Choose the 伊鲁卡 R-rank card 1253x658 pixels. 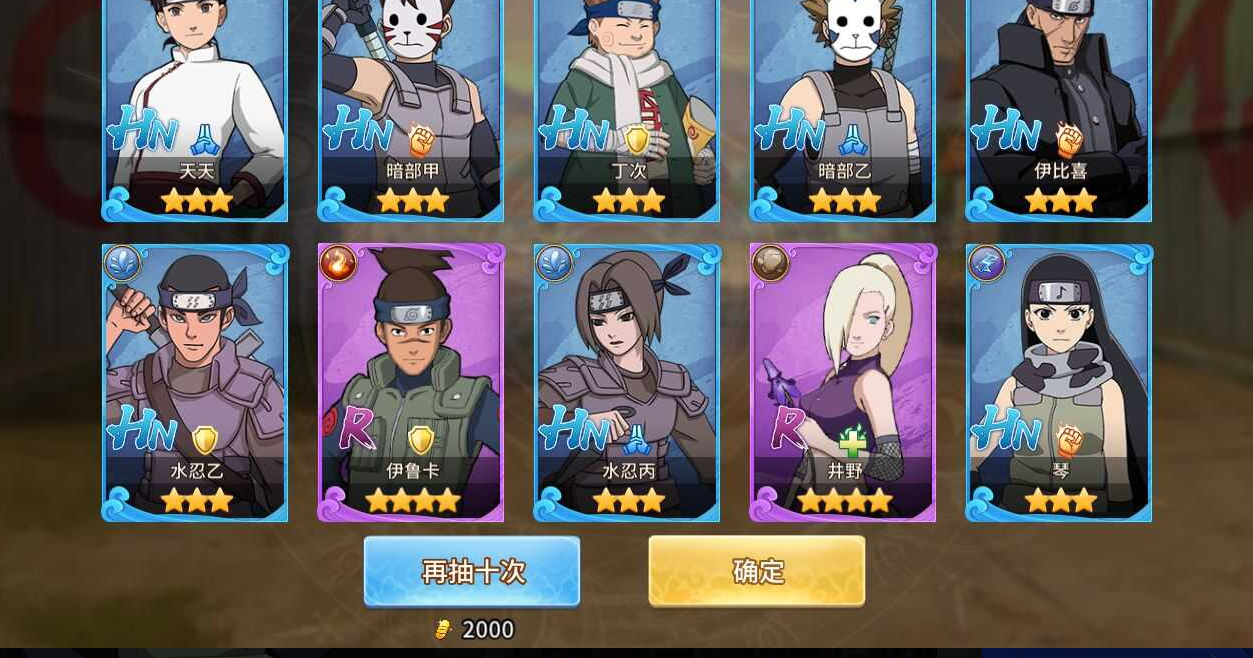(411, 382)
